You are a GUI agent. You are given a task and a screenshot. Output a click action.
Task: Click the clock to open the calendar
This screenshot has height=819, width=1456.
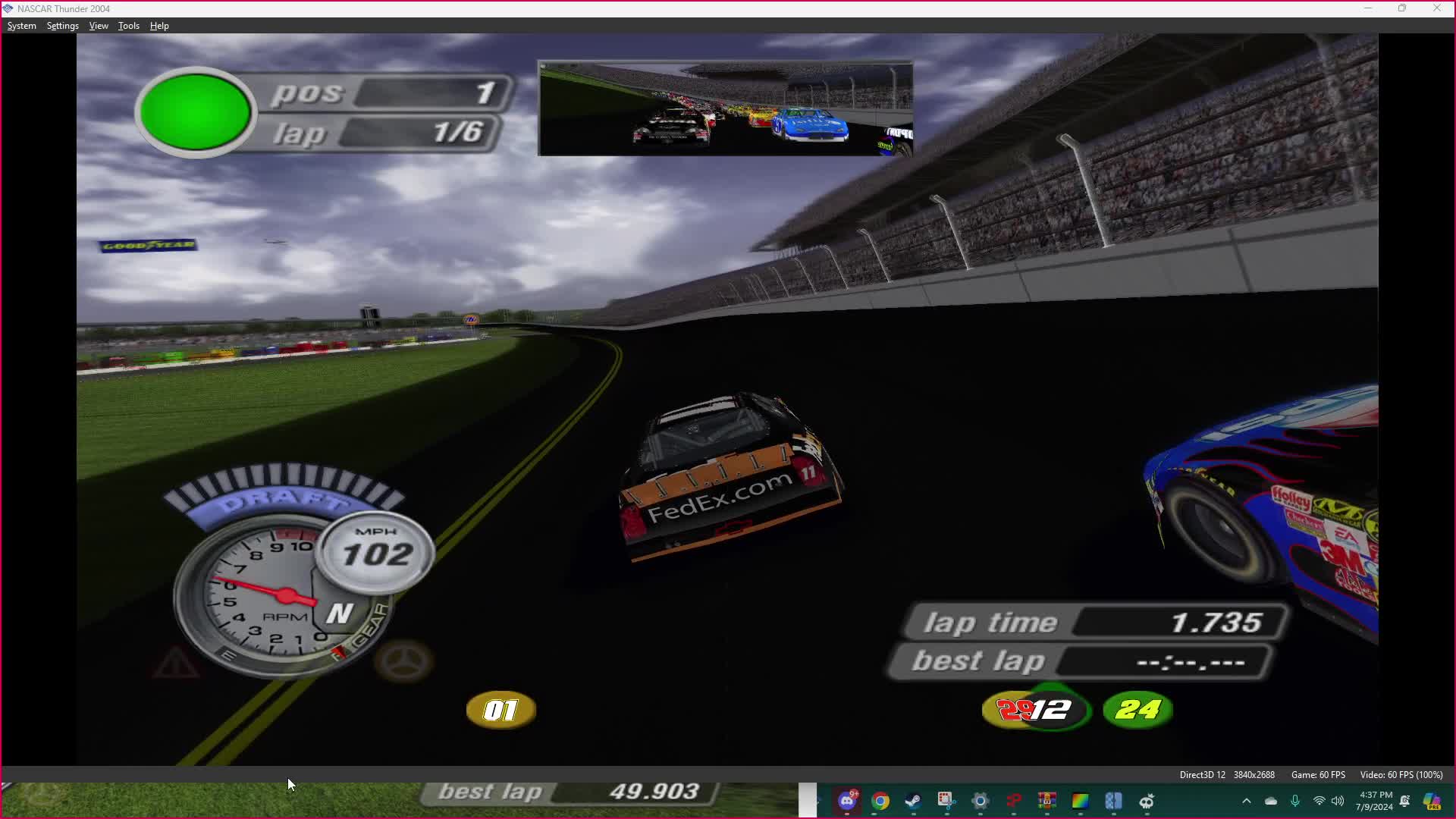[x=1375, y=801]
